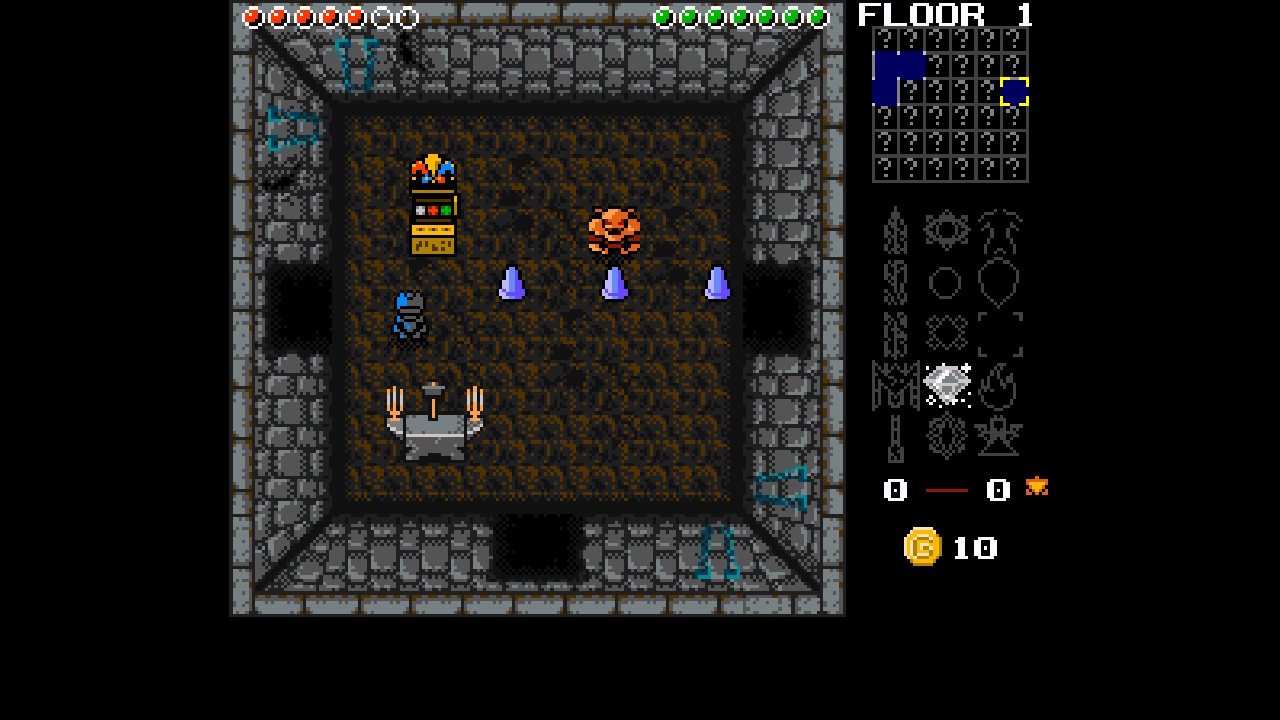Select the armor silhouette in the item grid
Viewport: 1280px width, 720px height.
pos(1000,230)
